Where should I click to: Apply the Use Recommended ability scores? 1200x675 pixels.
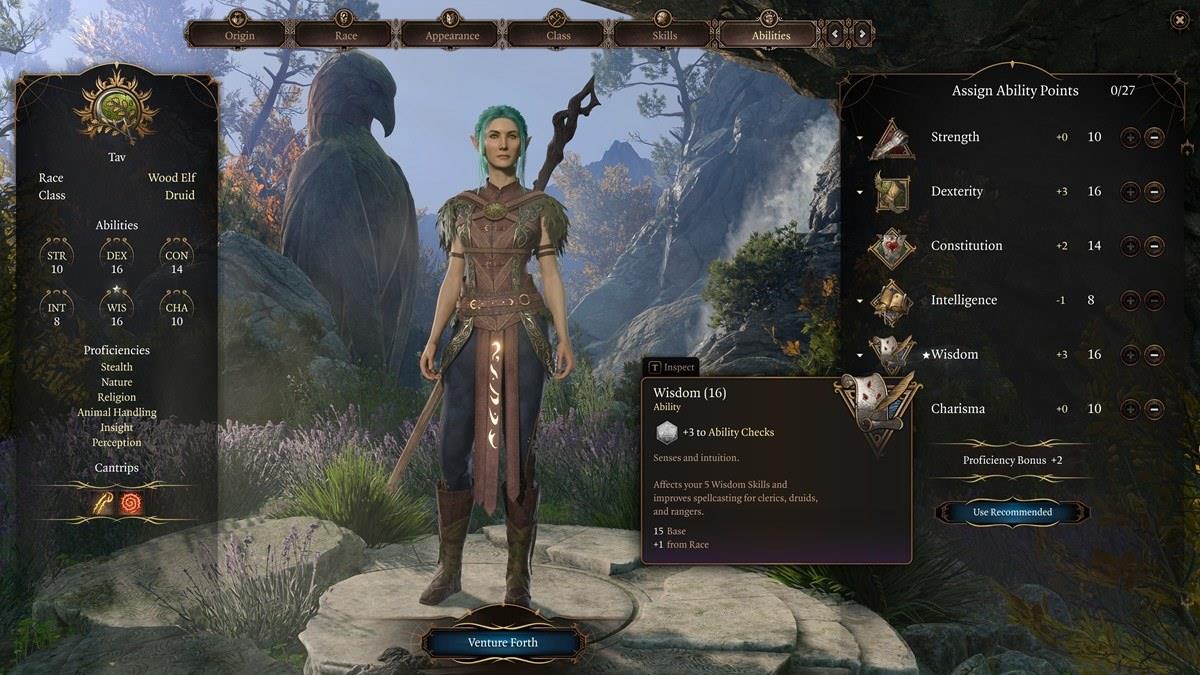point(1012,512)
